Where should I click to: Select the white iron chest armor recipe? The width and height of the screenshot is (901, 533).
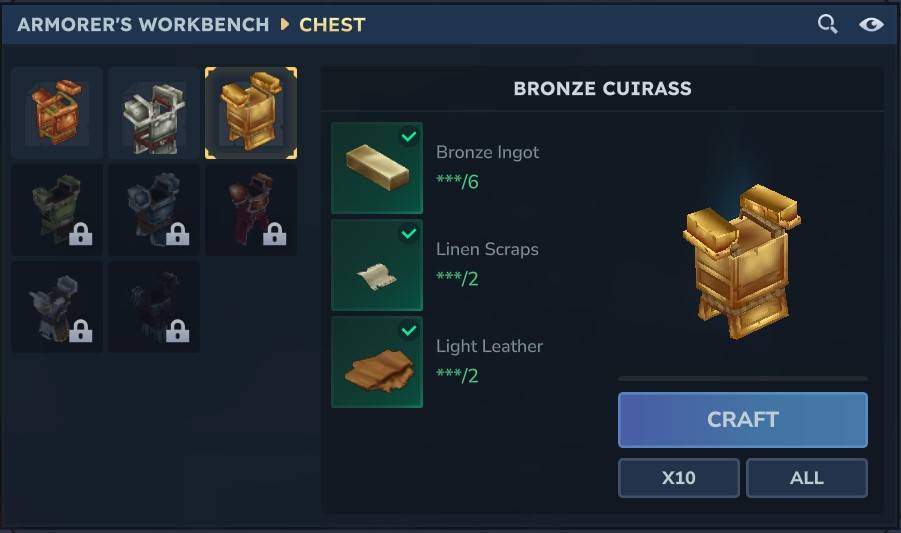[x=154, y=113]
